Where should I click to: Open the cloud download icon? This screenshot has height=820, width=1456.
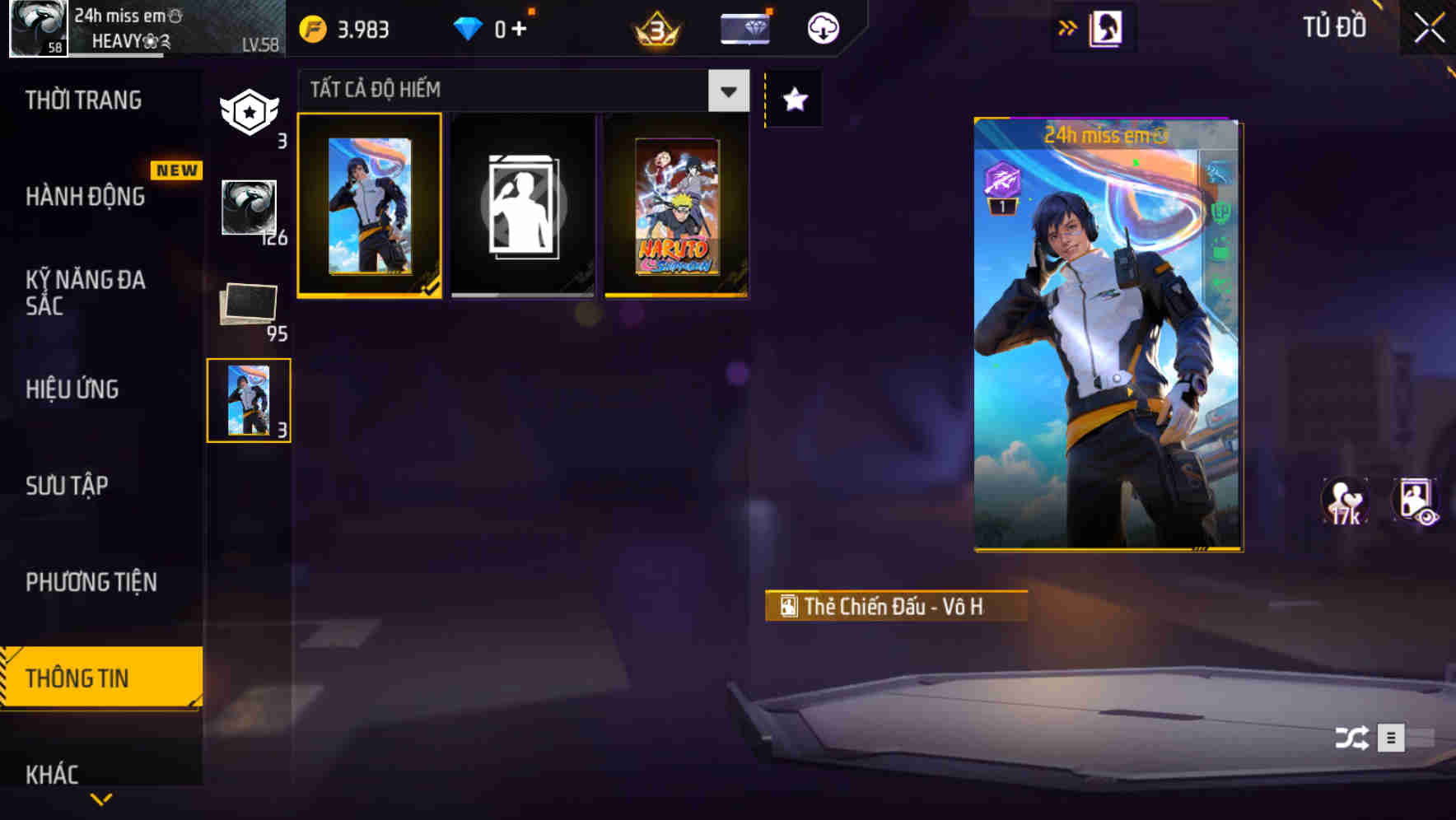[822, 27]
